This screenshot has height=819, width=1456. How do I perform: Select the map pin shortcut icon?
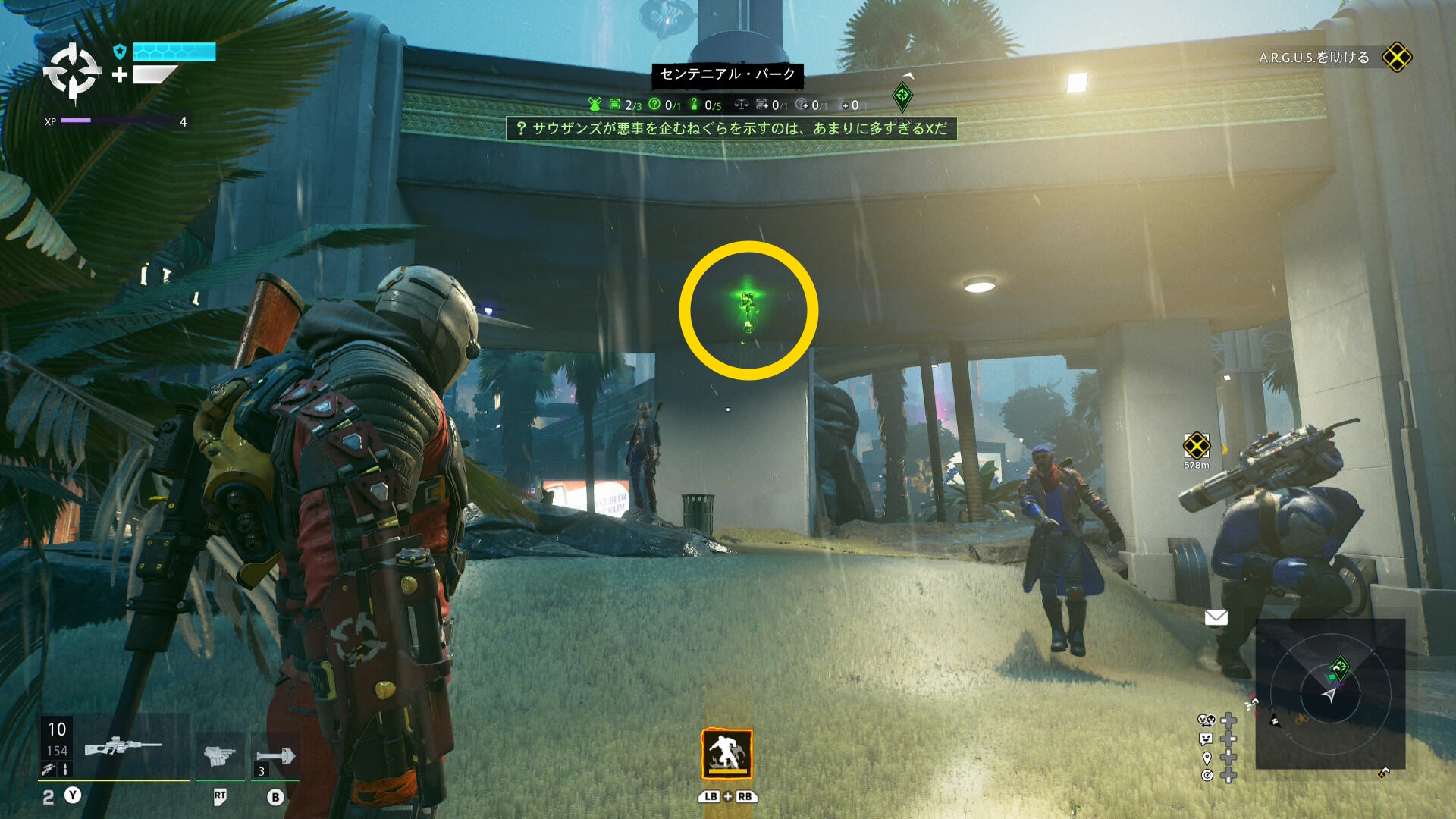1207,758
